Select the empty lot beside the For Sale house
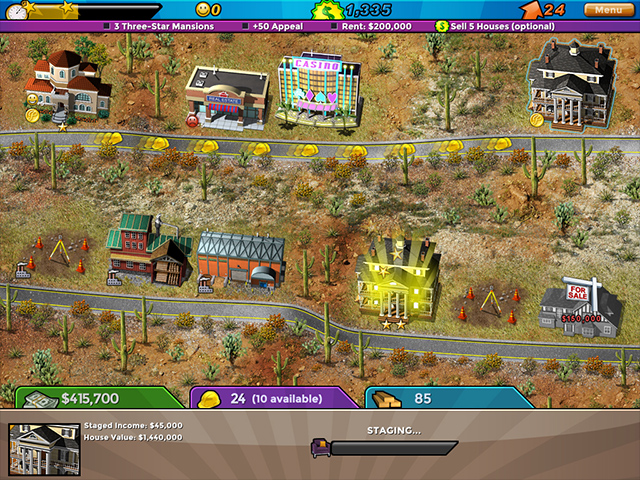Viewport: 640px width, 480px height. point(487,304)
